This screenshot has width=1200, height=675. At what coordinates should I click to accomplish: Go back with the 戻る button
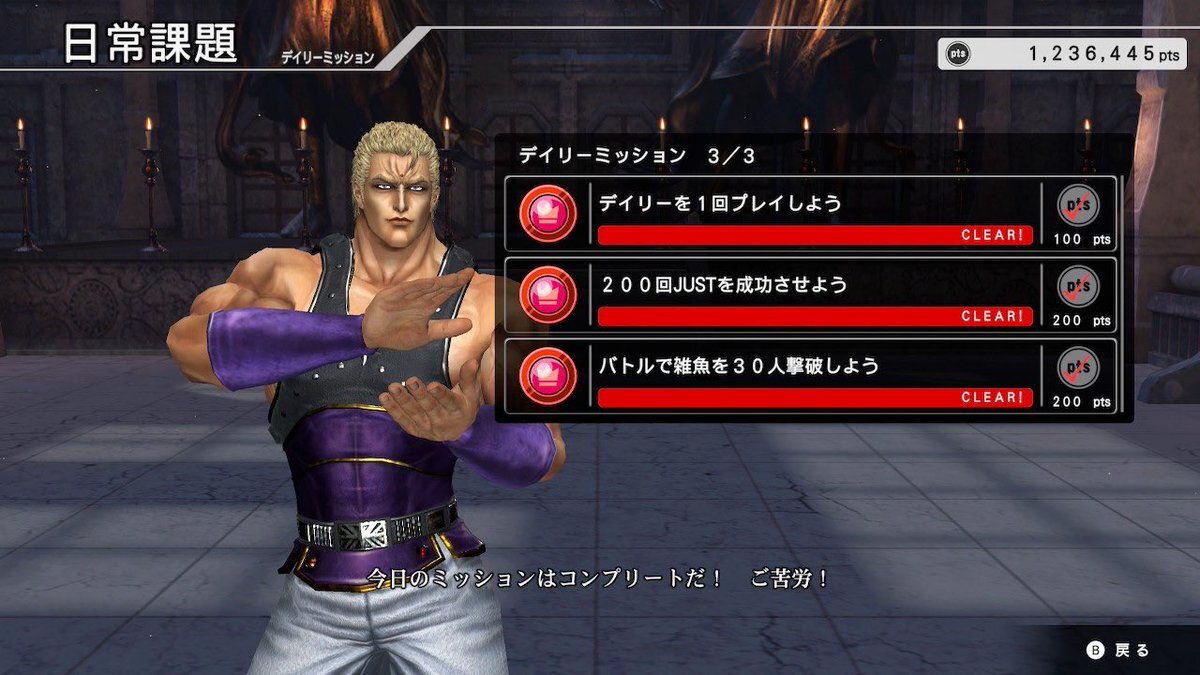point(1120,650)
